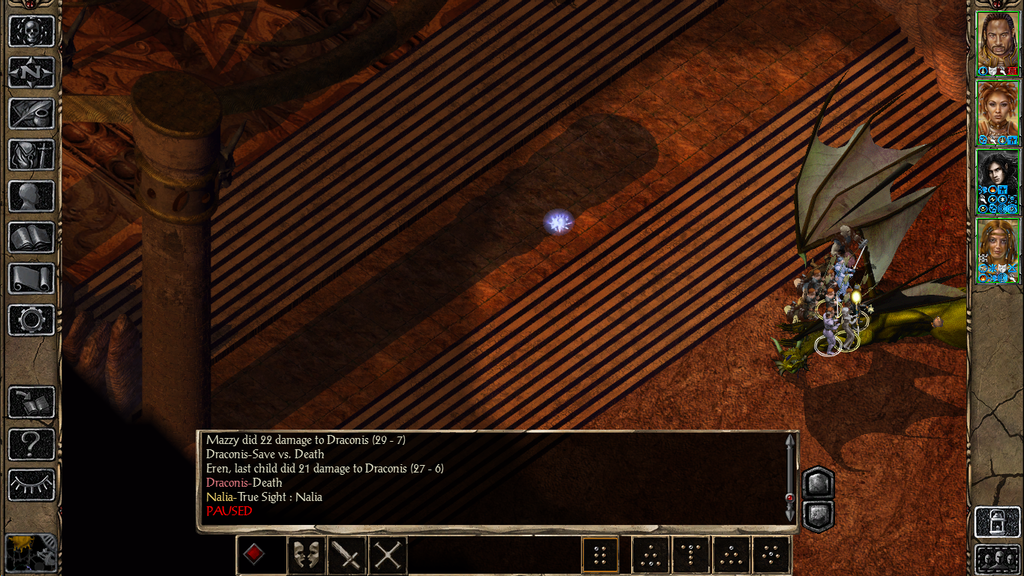Open the inventory screen icon
Screen dimensions: 1024x576
coord(31,154)
